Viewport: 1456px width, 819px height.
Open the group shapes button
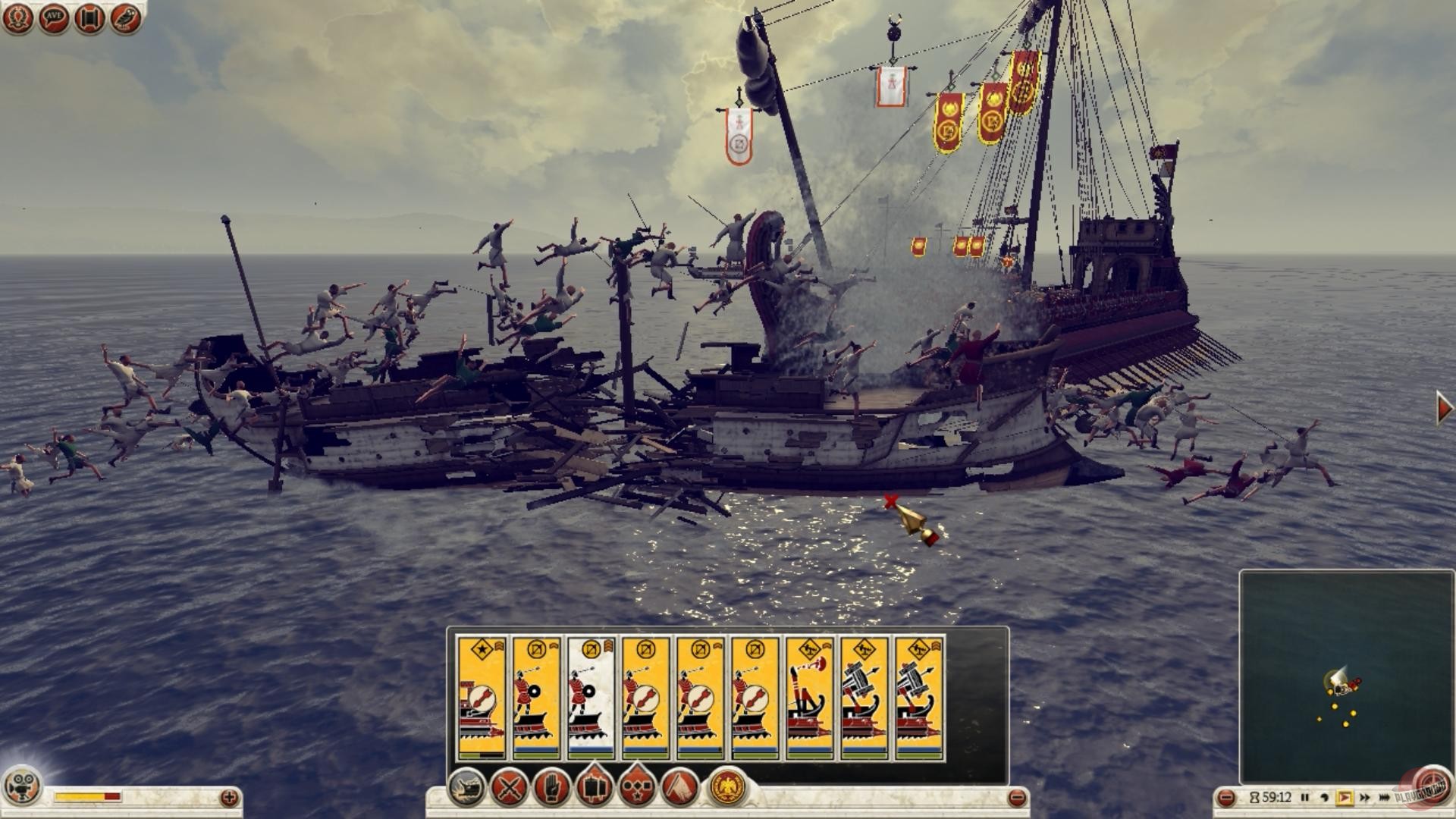pos(637,788)
